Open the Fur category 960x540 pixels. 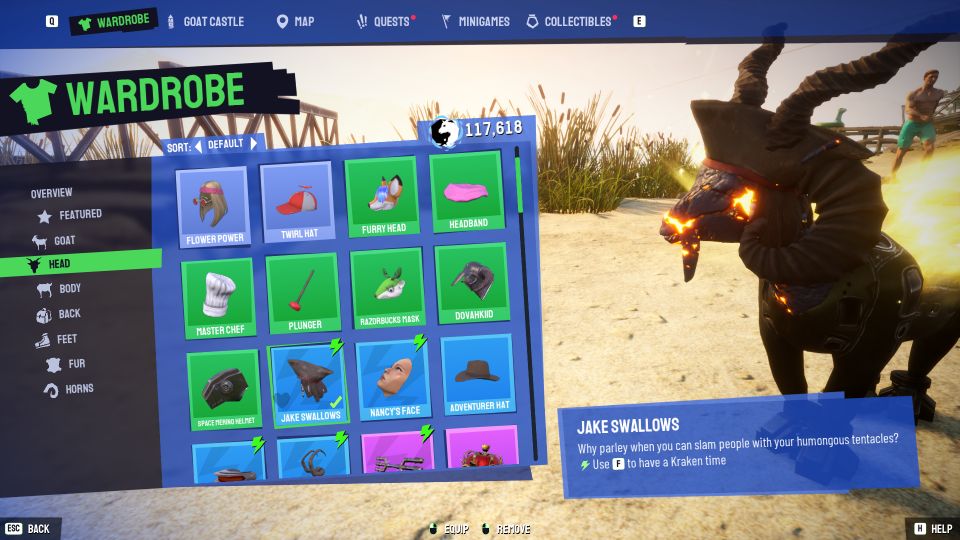click(76, 364)
